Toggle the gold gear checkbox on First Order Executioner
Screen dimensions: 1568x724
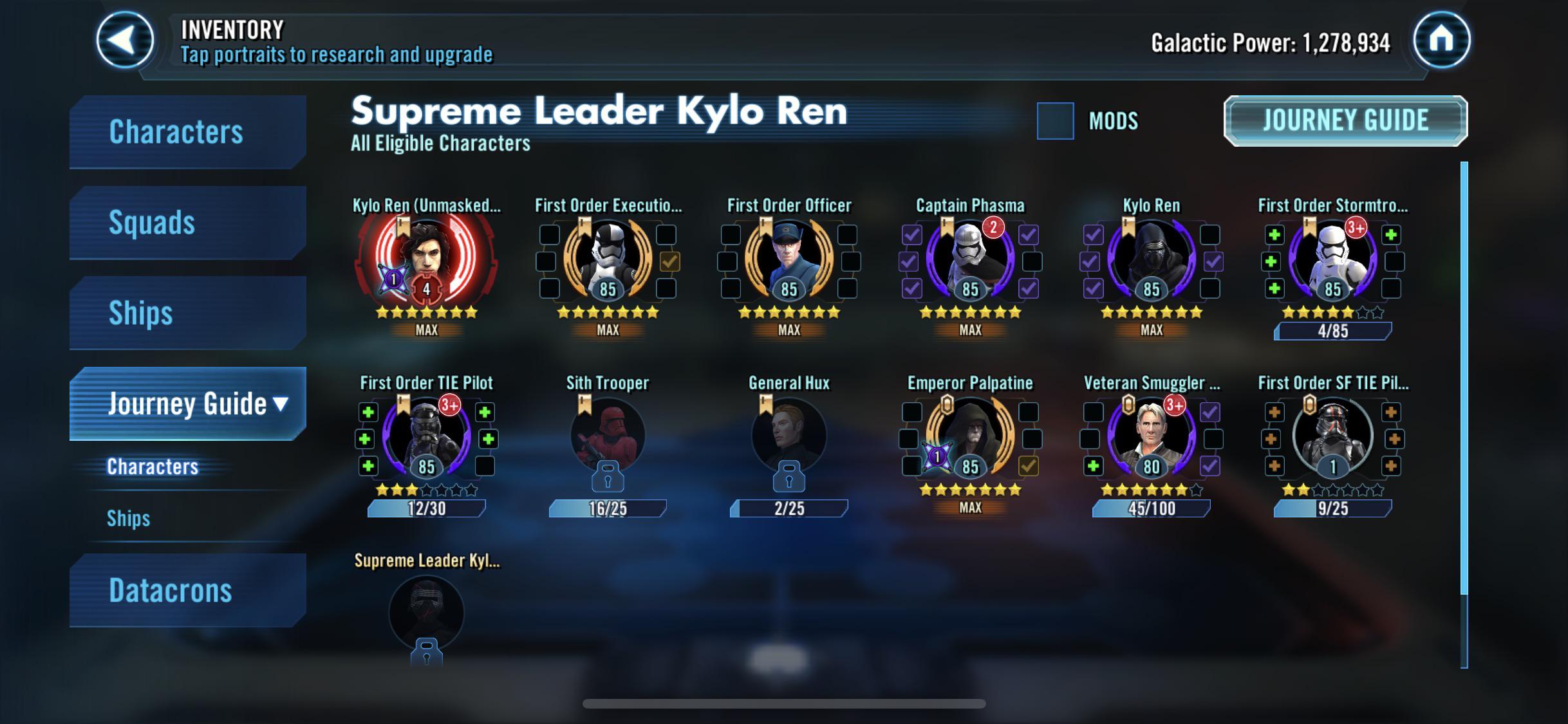671,261
